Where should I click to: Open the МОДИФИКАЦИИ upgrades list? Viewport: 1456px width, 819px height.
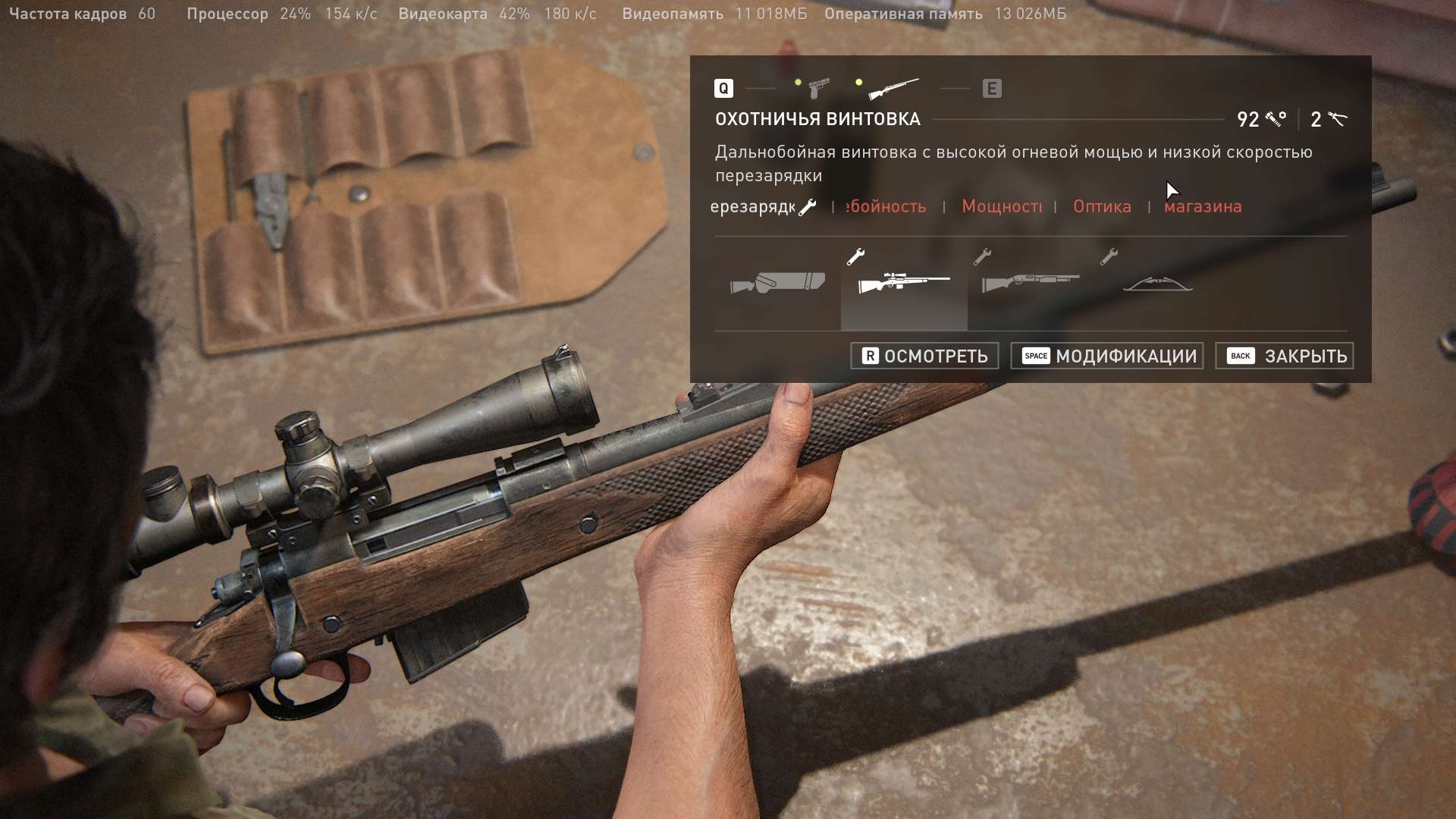coord(1107,356)
